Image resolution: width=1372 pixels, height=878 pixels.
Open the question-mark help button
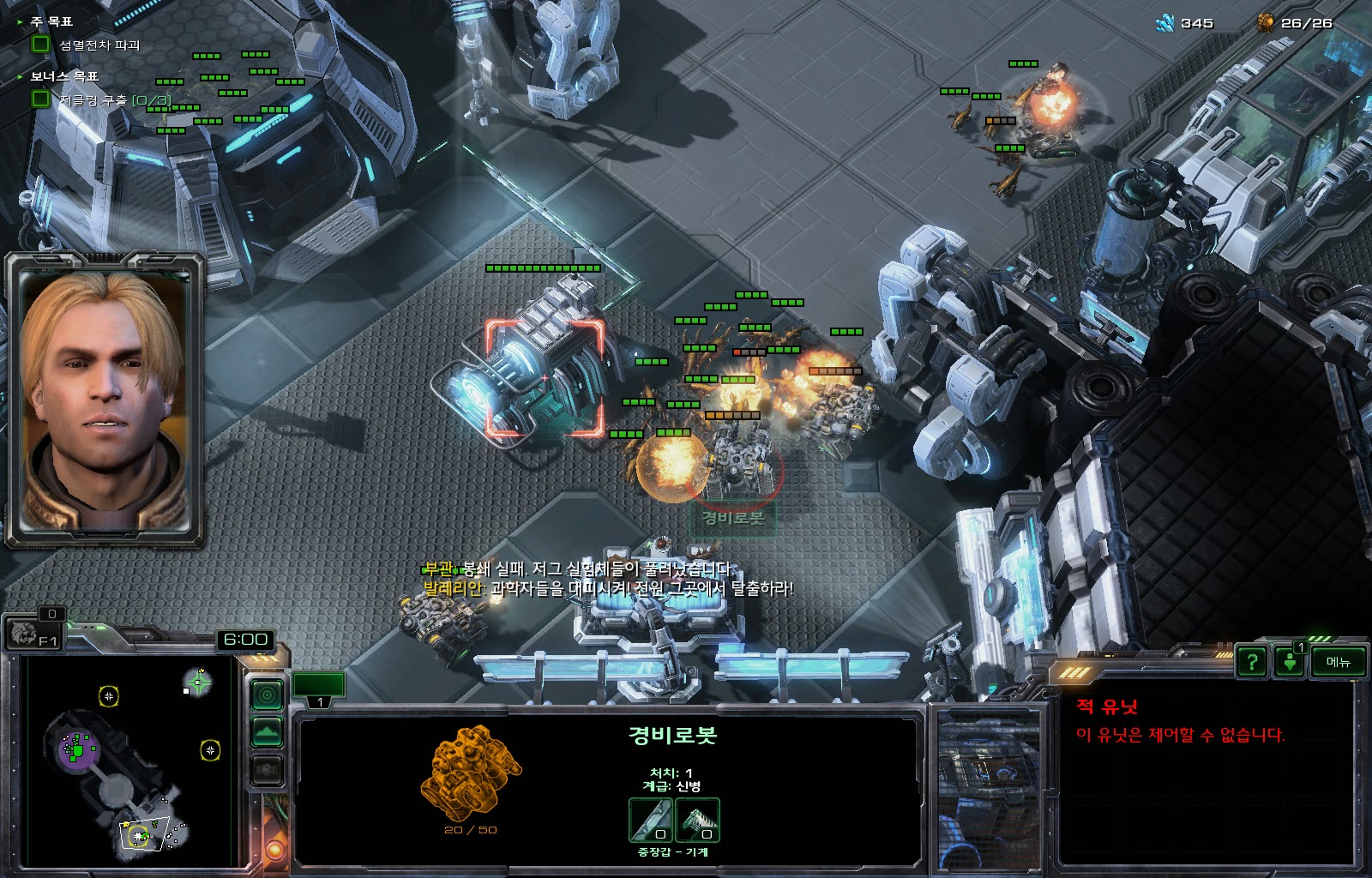point(1252,661)
